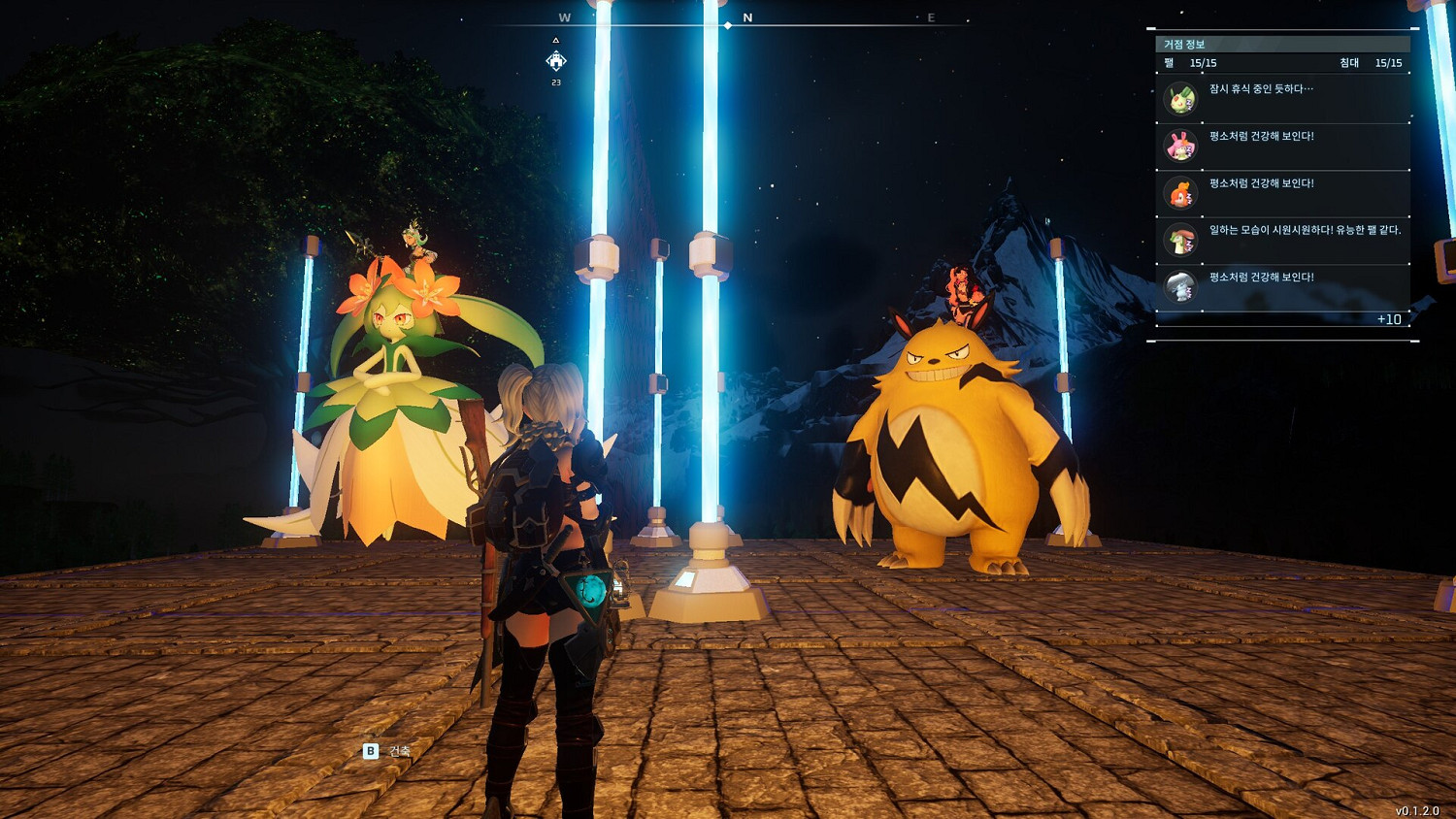Select the resting green leafy pal row
This screenshot has width=1456, height=819.
click(x=1281, y=99)
